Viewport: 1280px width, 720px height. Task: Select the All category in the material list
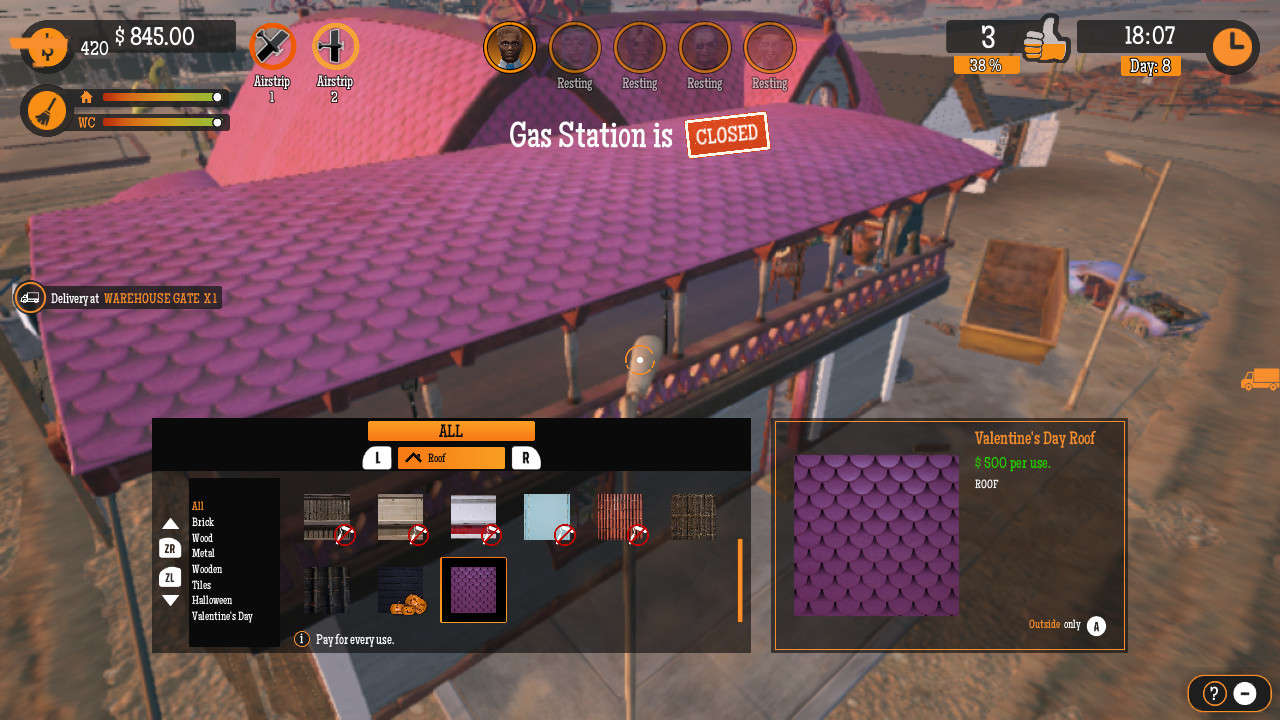[197, 506]
